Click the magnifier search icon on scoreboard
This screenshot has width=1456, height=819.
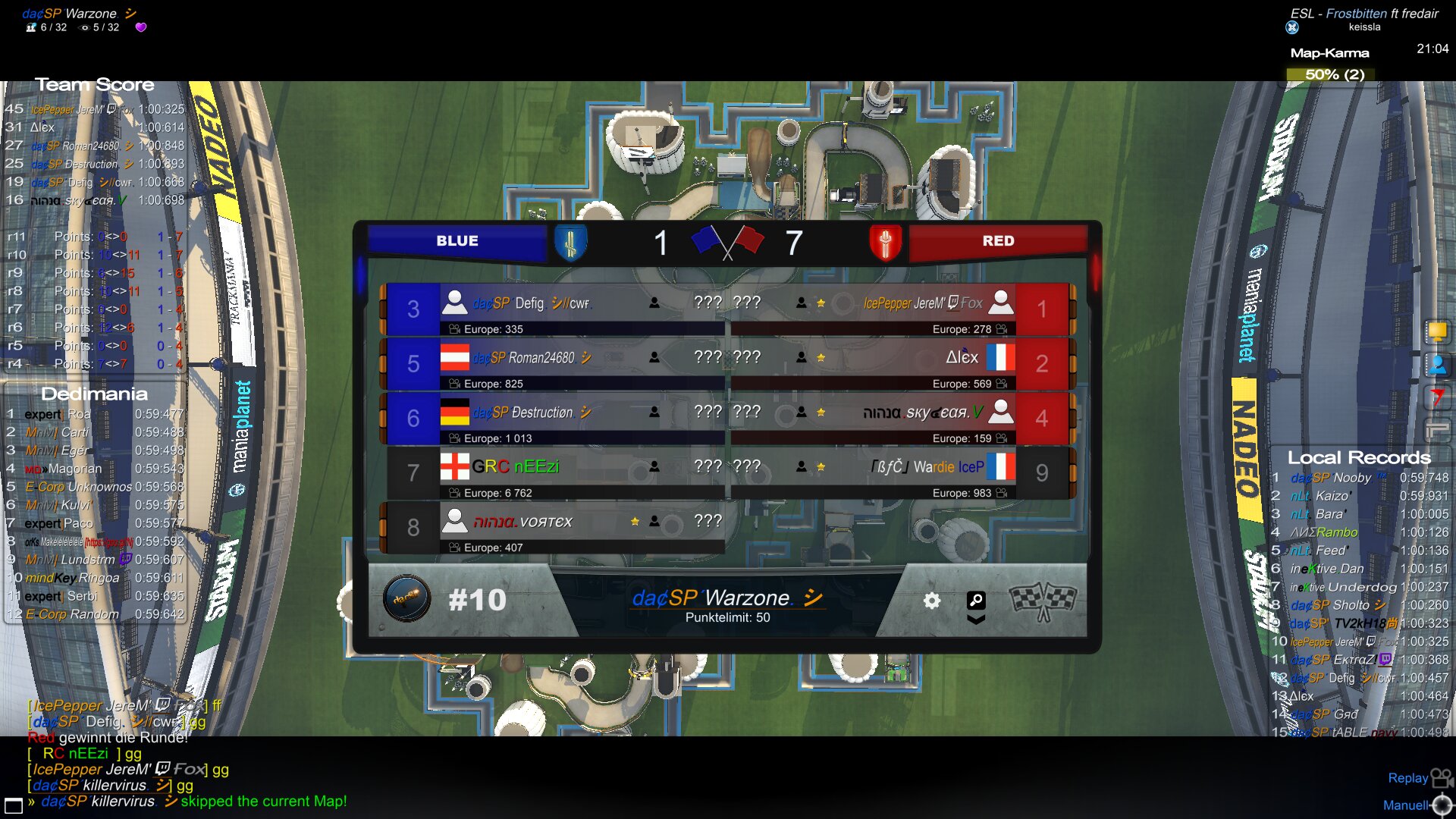point(976,601)
